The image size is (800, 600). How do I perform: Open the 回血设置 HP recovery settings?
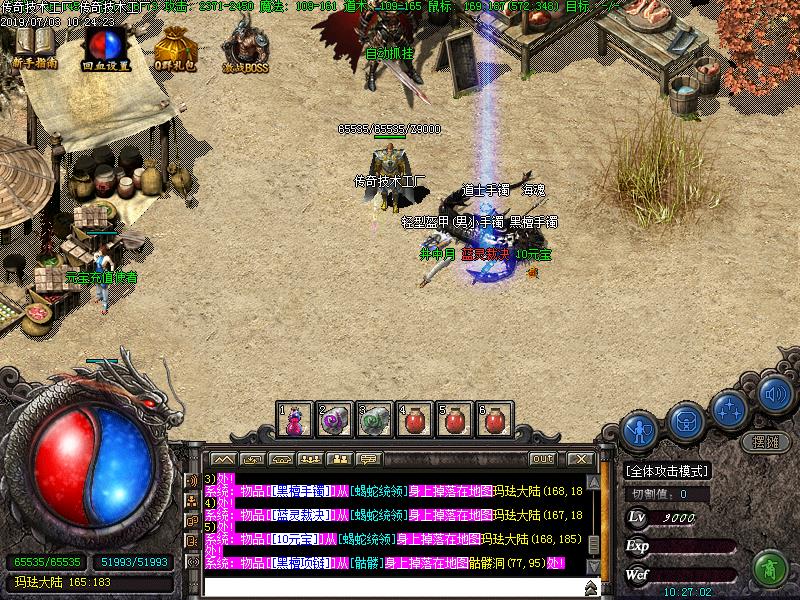(101, 44)
